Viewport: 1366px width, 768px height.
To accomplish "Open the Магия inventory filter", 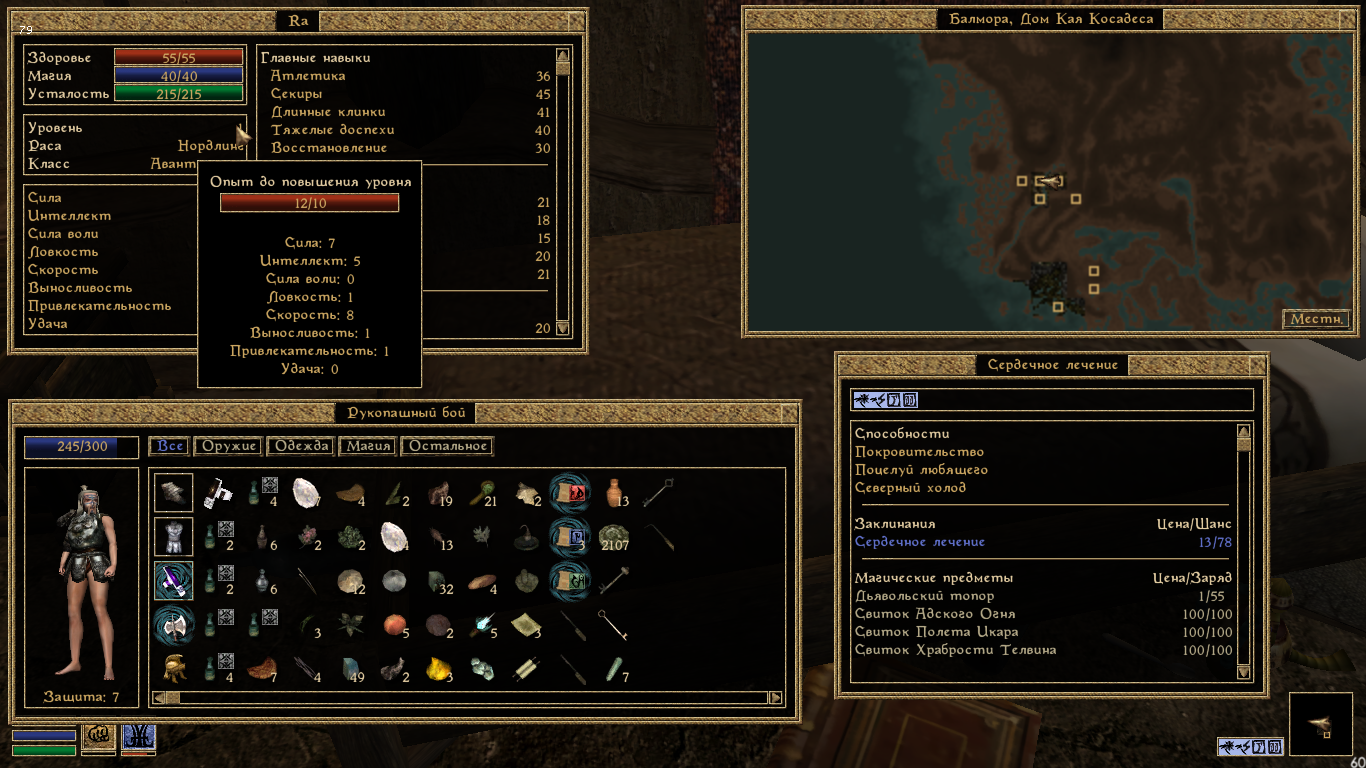I will point(367,446).
